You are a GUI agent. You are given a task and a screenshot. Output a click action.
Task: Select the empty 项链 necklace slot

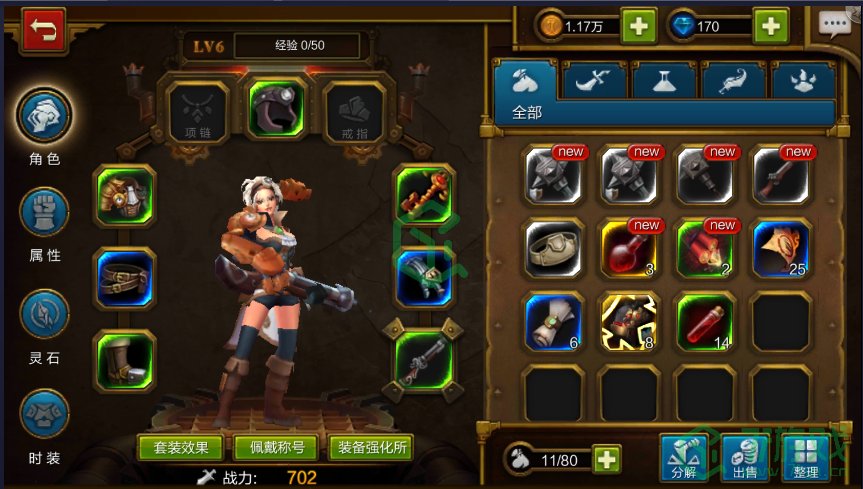click(x=196, y=109)
